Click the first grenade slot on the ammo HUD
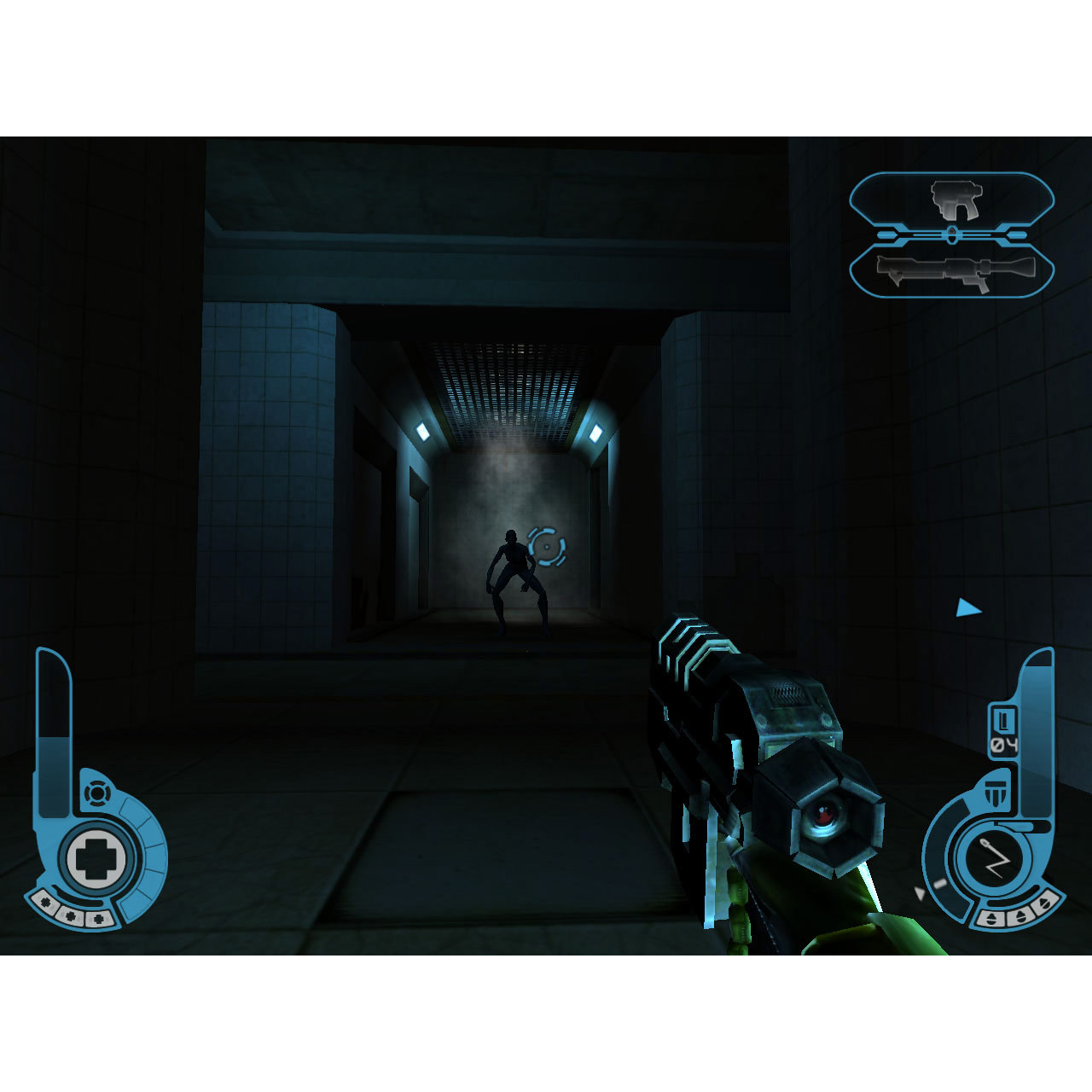Viewport: 1092px width, 1092px height. [x=990, y=917]
